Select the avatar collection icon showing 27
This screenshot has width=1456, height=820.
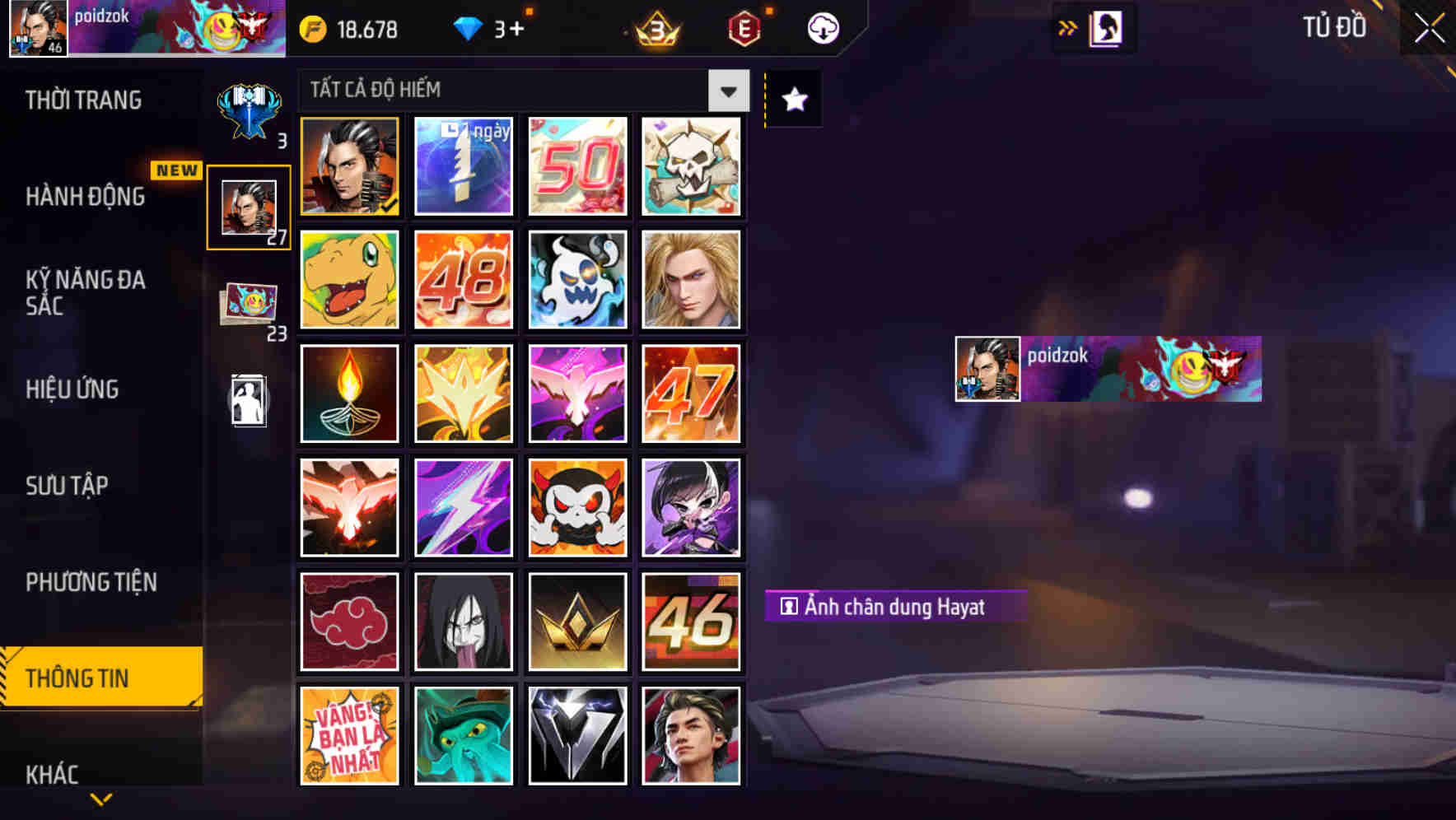click(248, 205)
